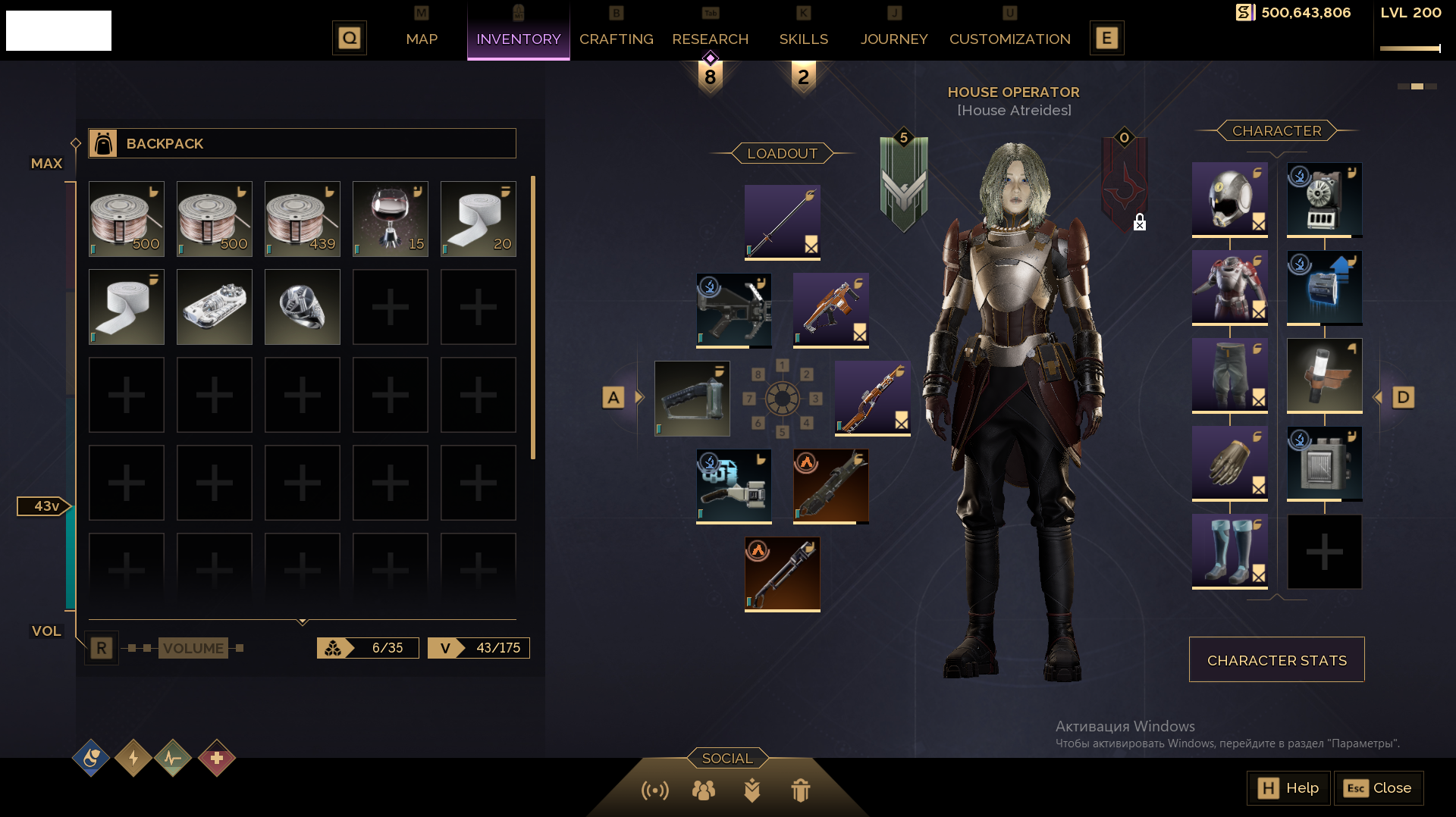Image resolution: width=1456 pixels, height=817 pixels.
Task: Click the Help button
Action: tap(1288, 788)
